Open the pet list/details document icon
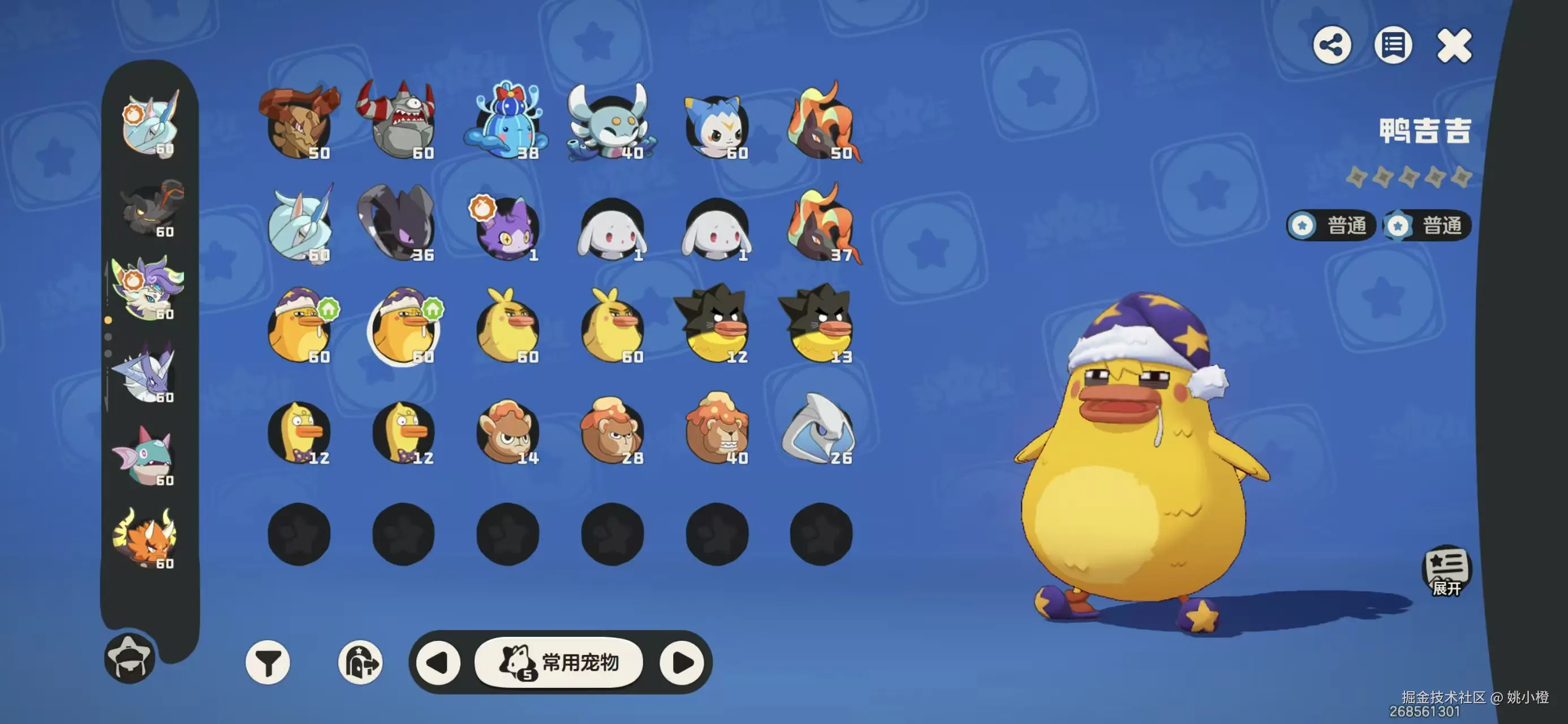1568x724 pixels. tap(1393, 44)
